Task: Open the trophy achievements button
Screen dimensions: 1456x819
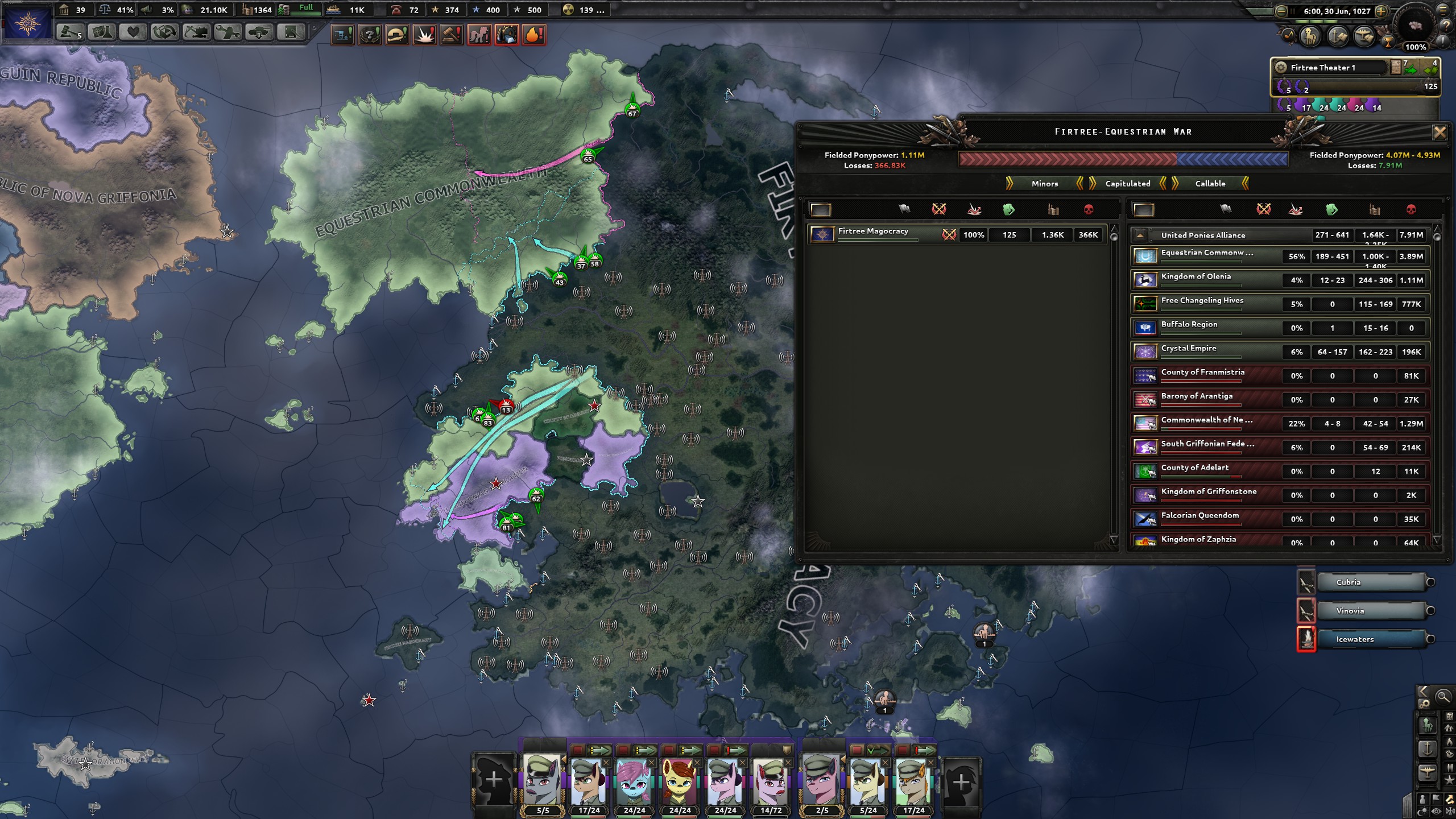Action: tap(1388, 40)
